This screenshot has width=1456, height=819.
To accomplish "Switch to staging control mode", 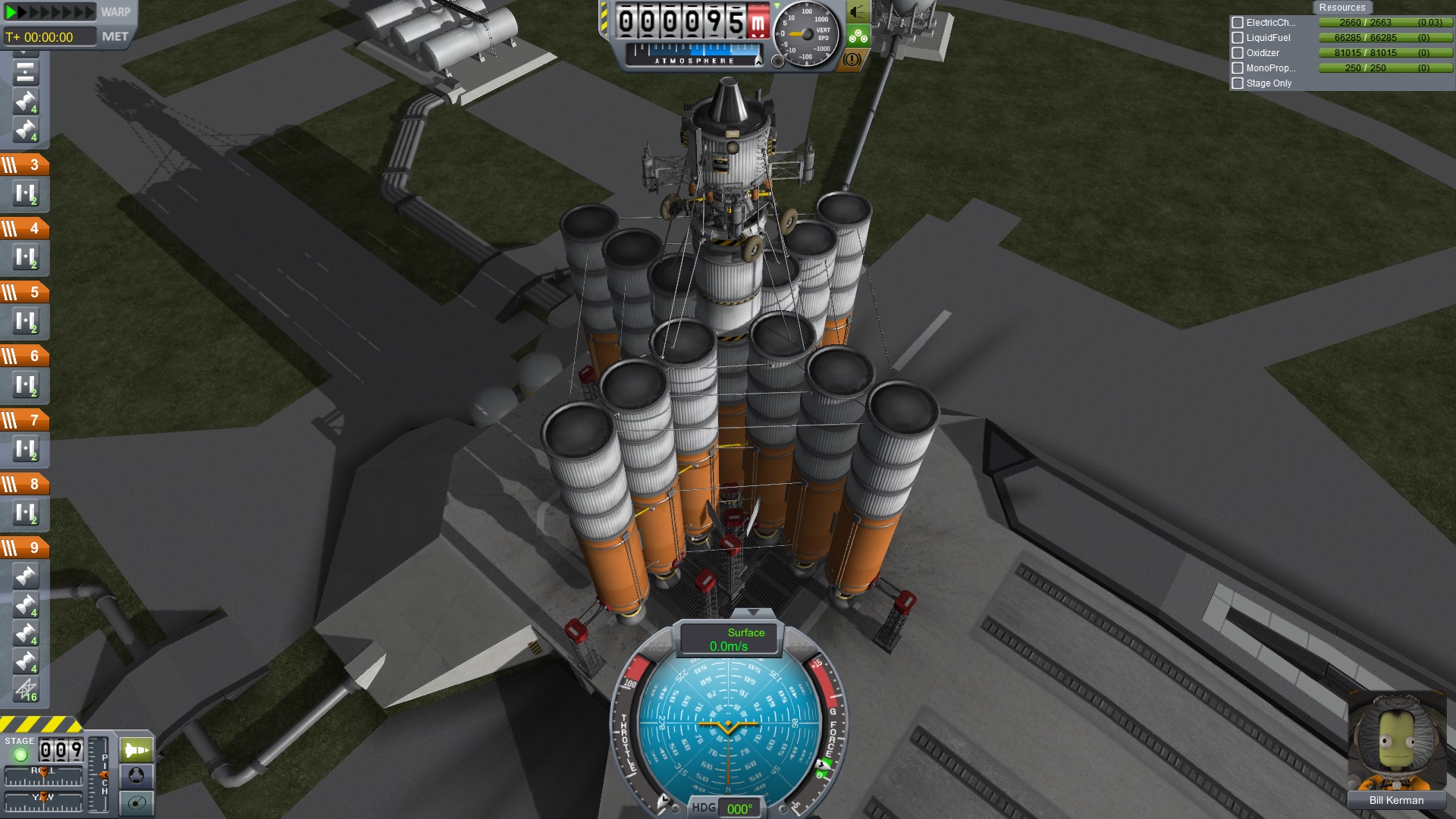I will coord(136,751).
